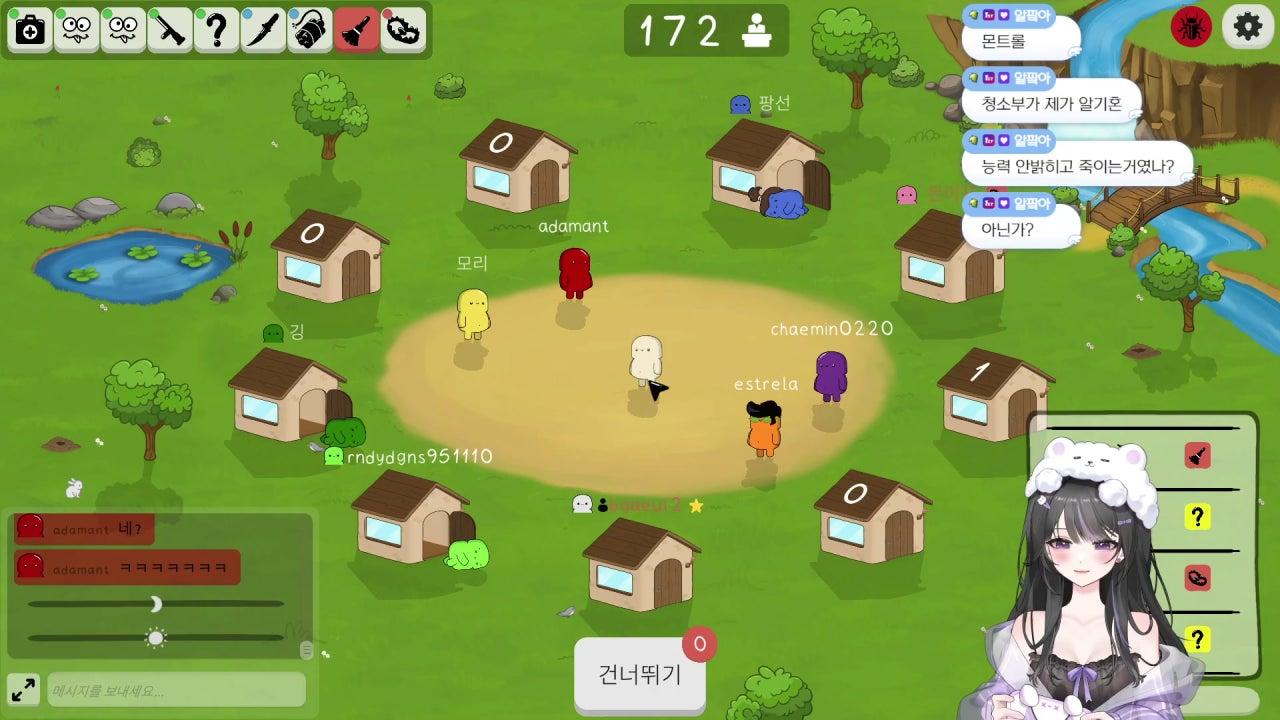The height and width of the screenshot is (720, 1280).
Task: Click the yellow question icon in the right panel
Action: tap(1199, 516)
